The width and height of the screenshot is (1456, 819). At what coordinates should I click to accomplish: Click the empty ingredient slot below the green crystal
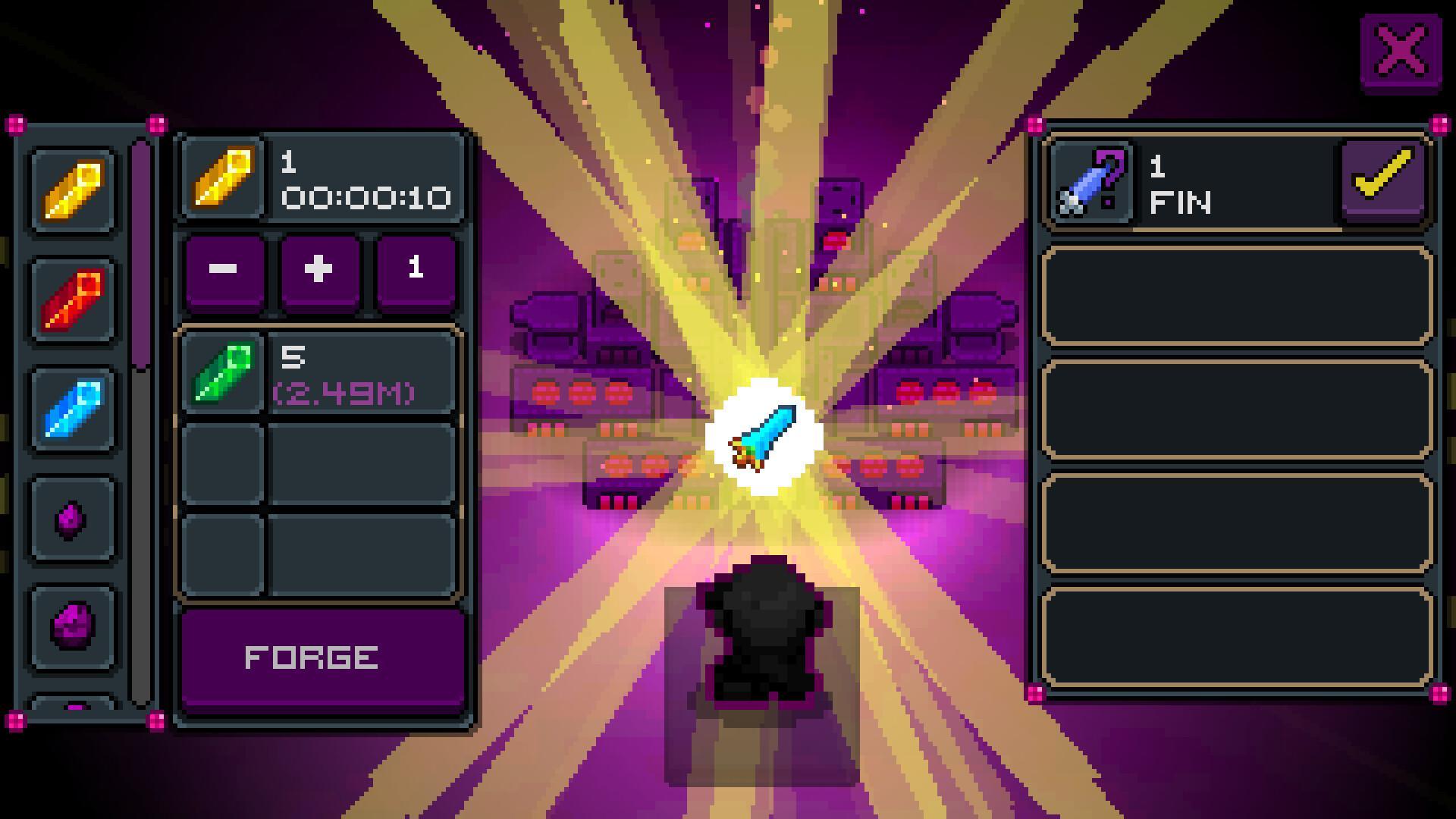coord(318,463)
